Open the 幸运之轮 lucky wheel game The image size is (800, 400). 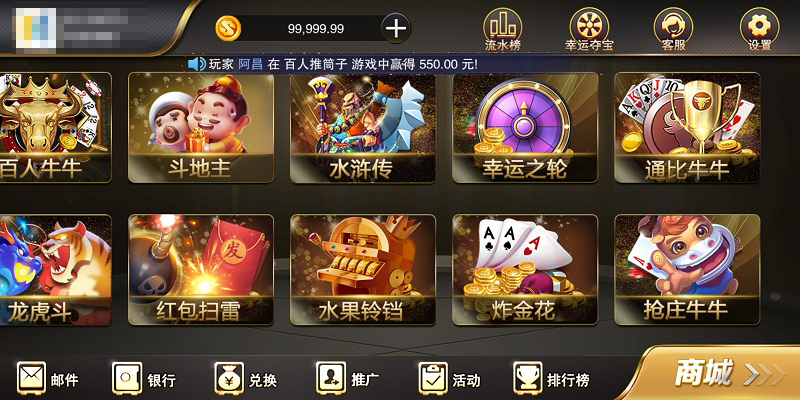(524, 127)
